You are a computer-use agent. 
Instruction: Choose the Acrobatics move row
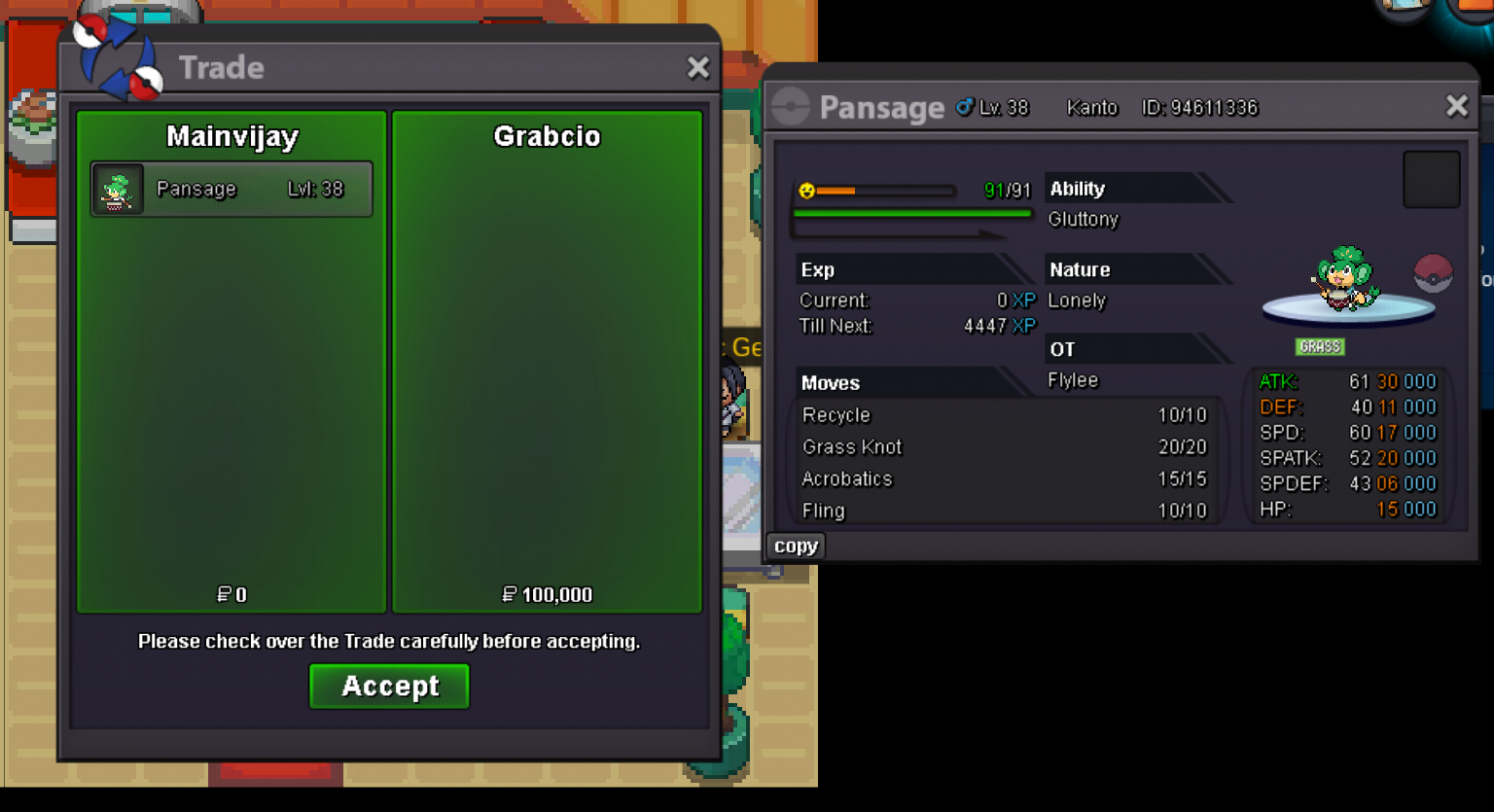[x=1004, y=479]
